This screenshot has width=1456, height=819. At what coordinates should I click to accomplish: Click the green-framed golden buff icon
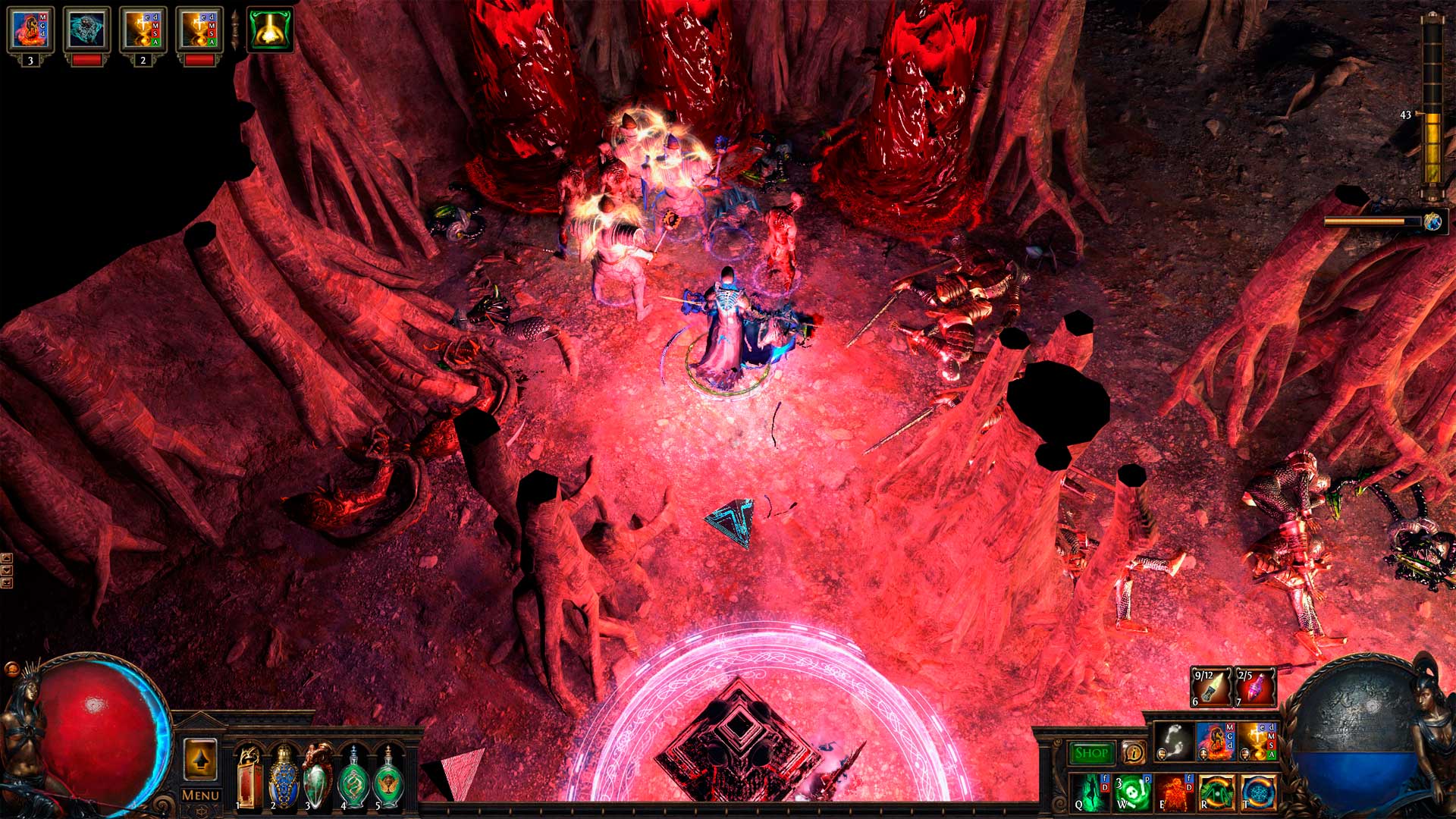pos(270,30)
